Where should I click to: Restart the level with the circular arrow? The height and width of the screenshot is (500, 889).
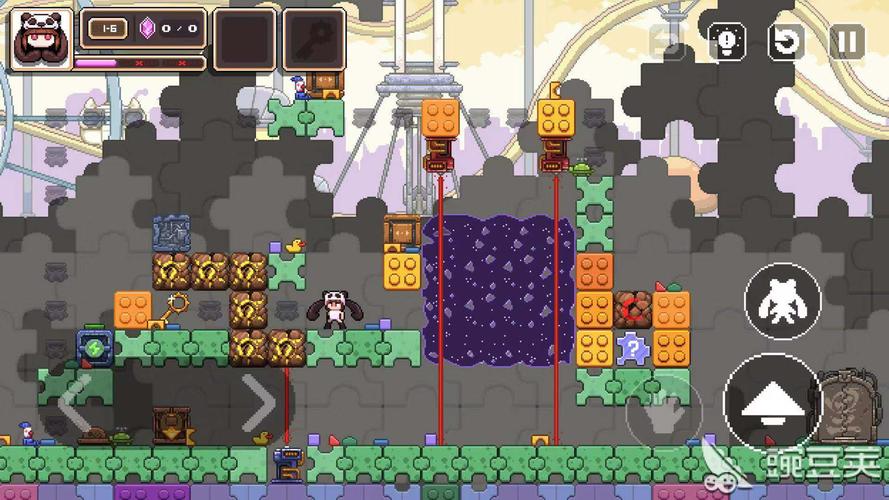(786, 42)
